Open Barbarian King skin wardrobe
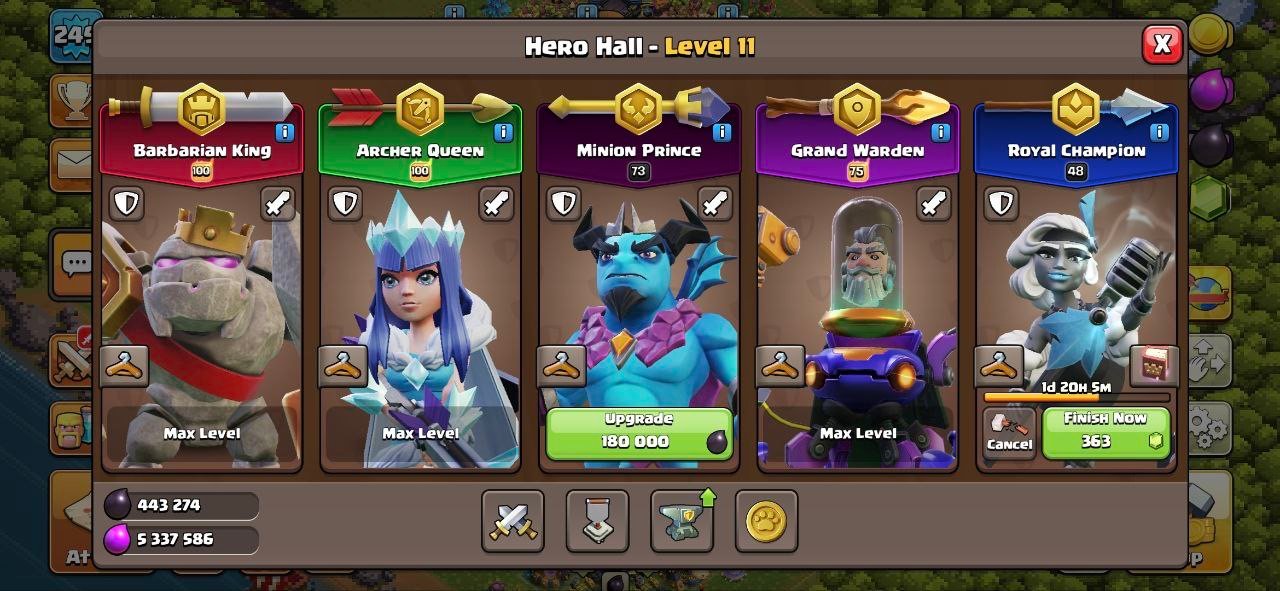 [x=125, y=366]
